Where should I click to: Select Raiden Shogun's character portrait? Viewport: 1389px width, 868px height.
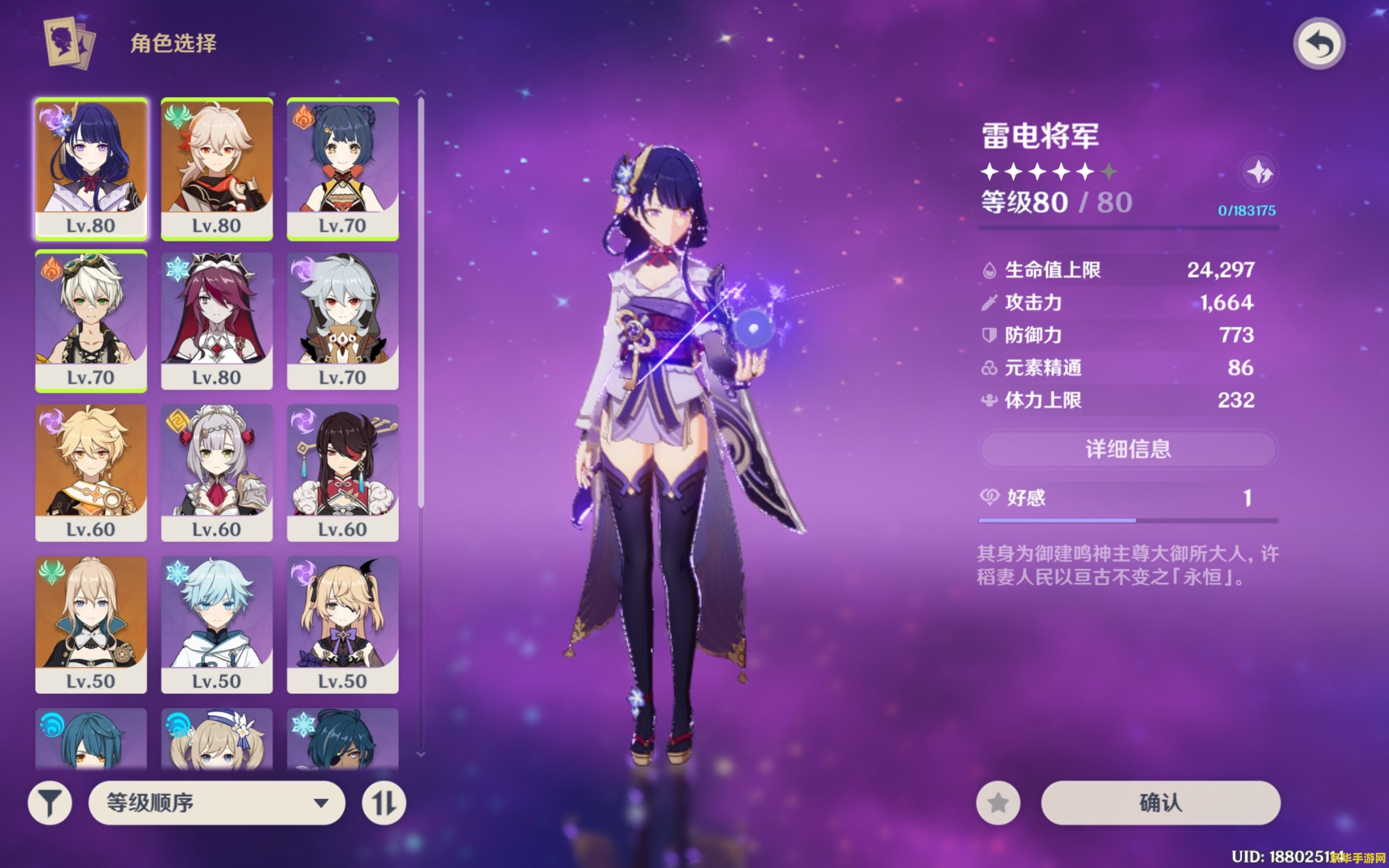[91, 168]
